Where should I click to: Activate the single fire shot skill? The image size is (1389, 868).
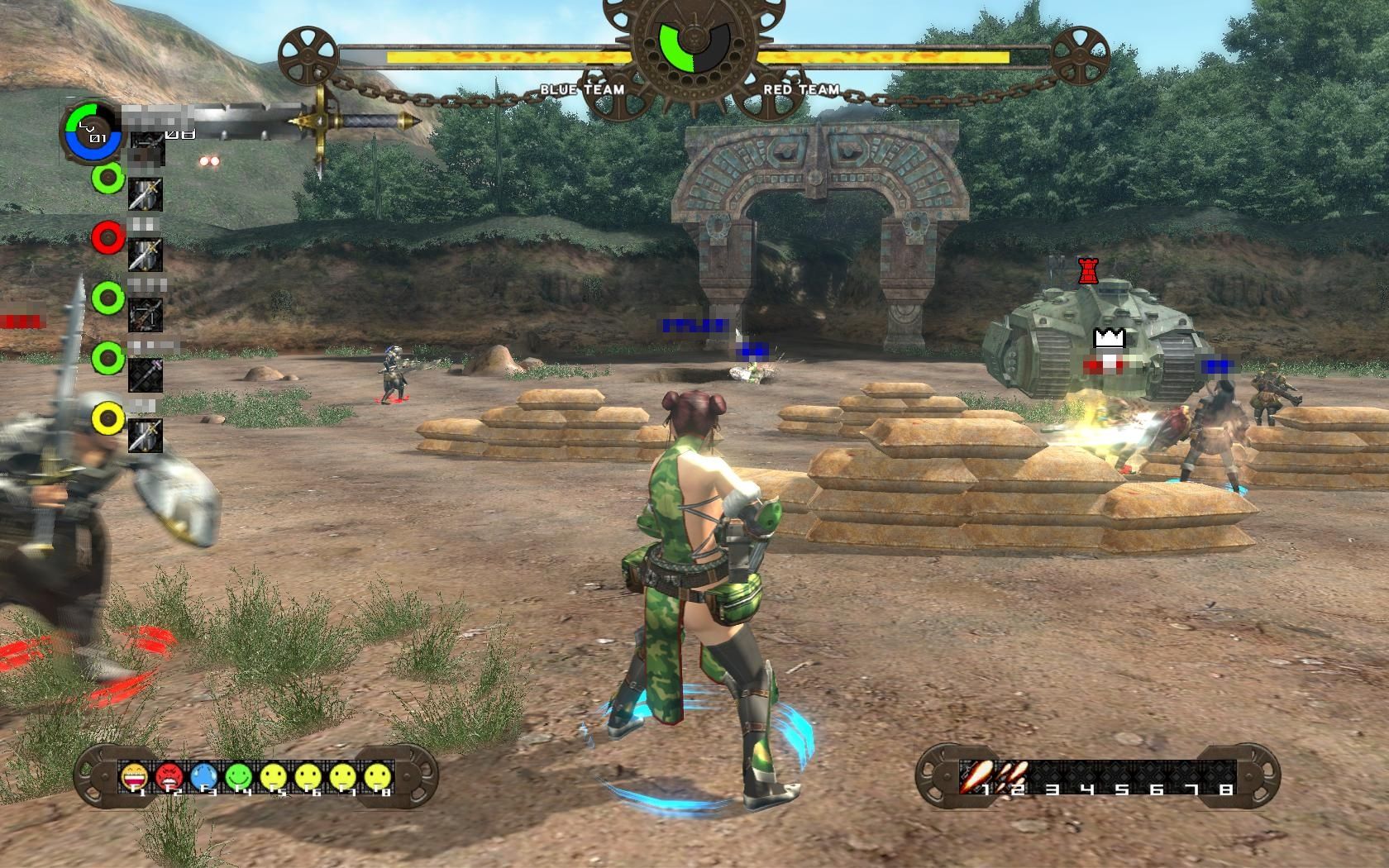pos(976,775)
